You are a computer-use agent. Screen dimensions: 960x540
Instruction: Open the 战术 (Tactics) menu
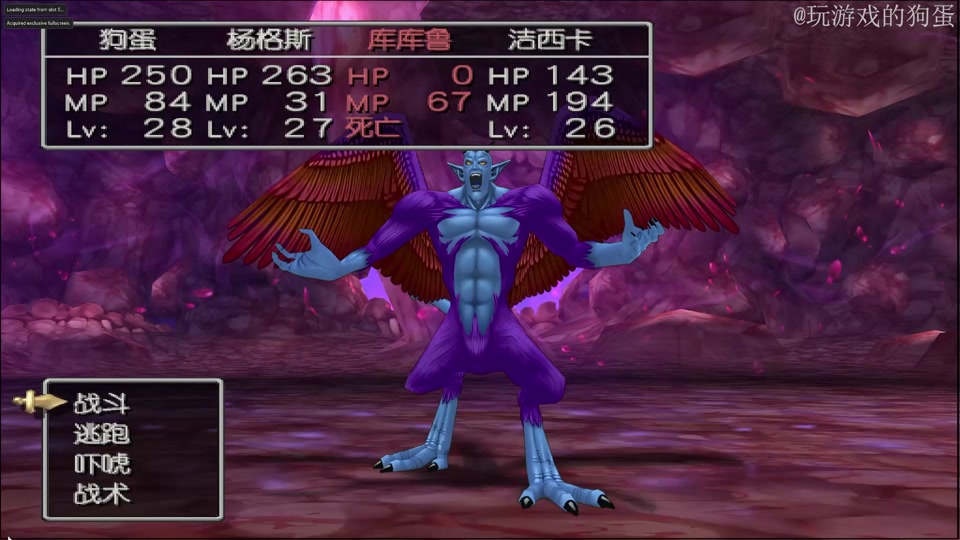(102, 494)
